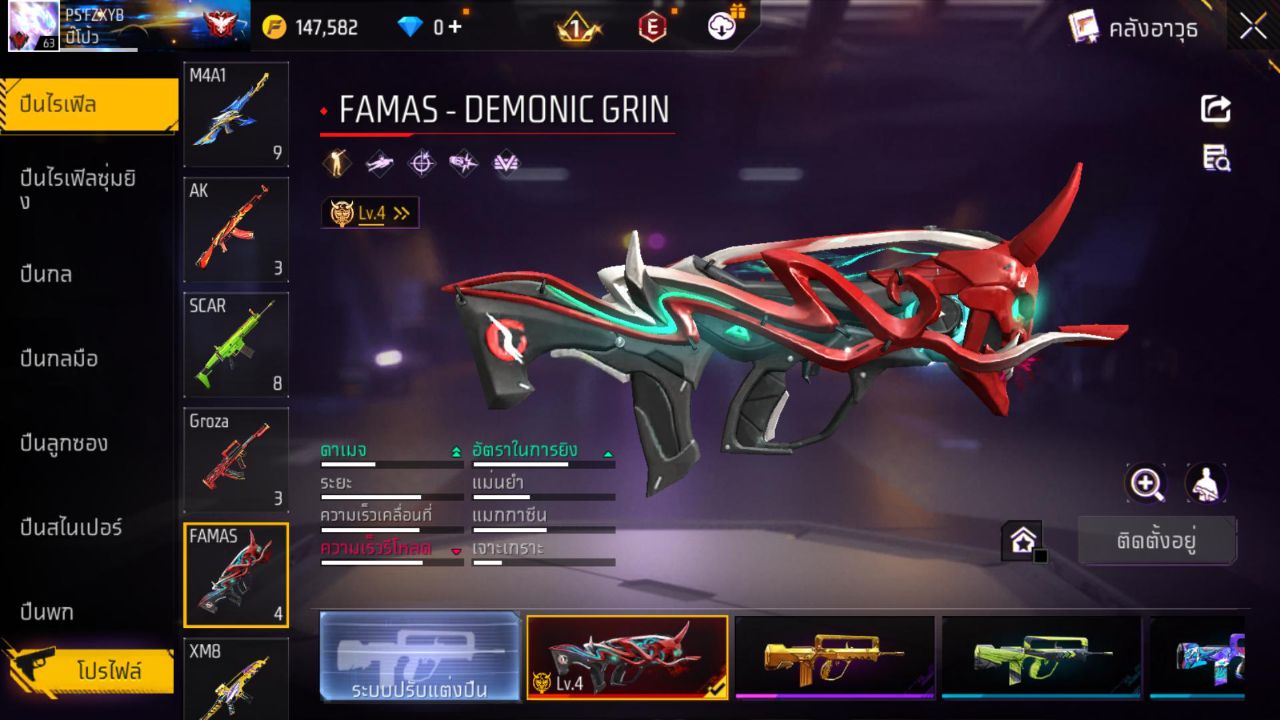Toggle the home equip indicator icon
The width and height of the screenshot is (1280, 720).
point(1022,540)
